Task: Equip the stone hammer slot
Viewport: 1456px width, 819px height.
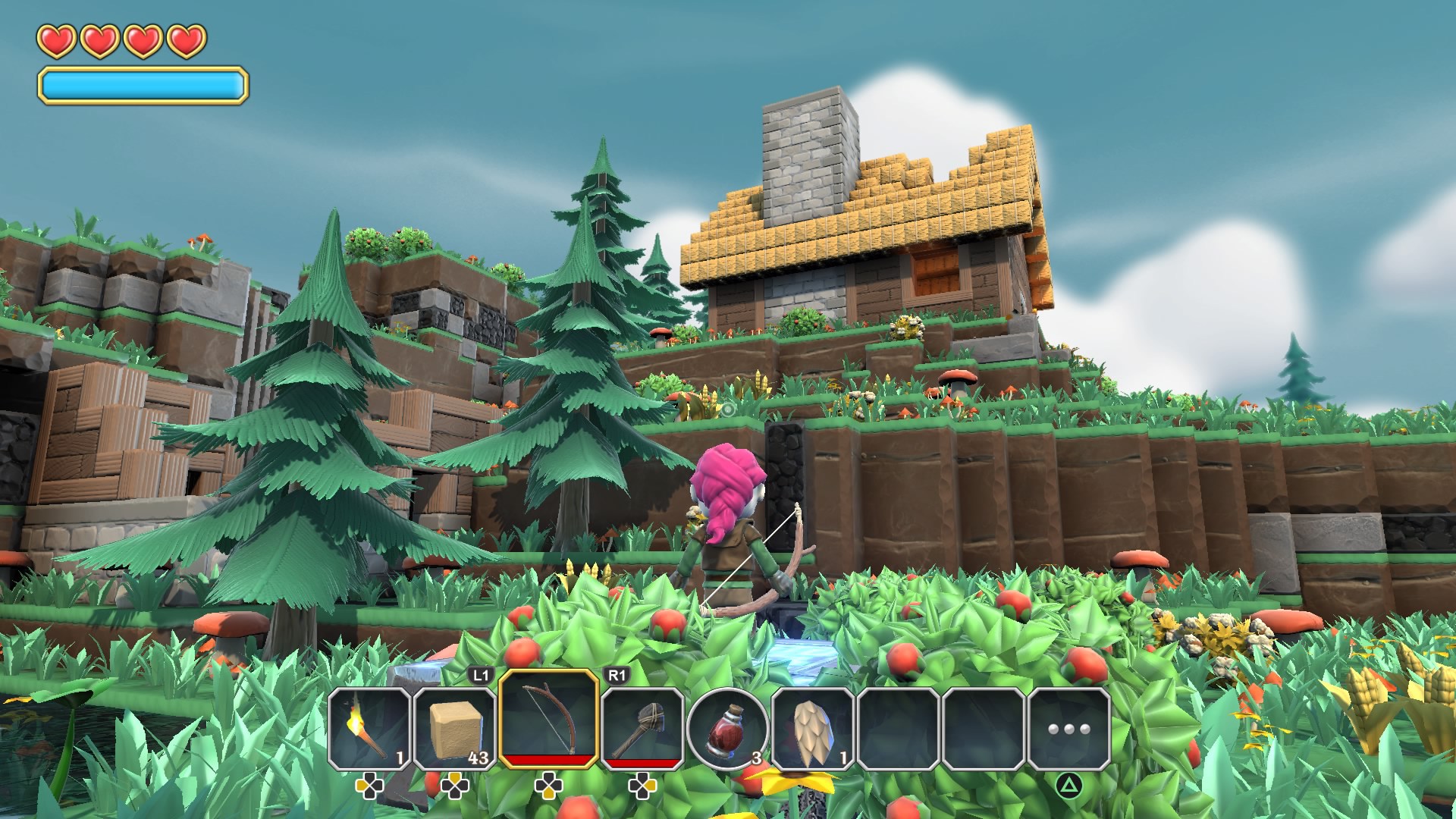Action: pos(642,728)
